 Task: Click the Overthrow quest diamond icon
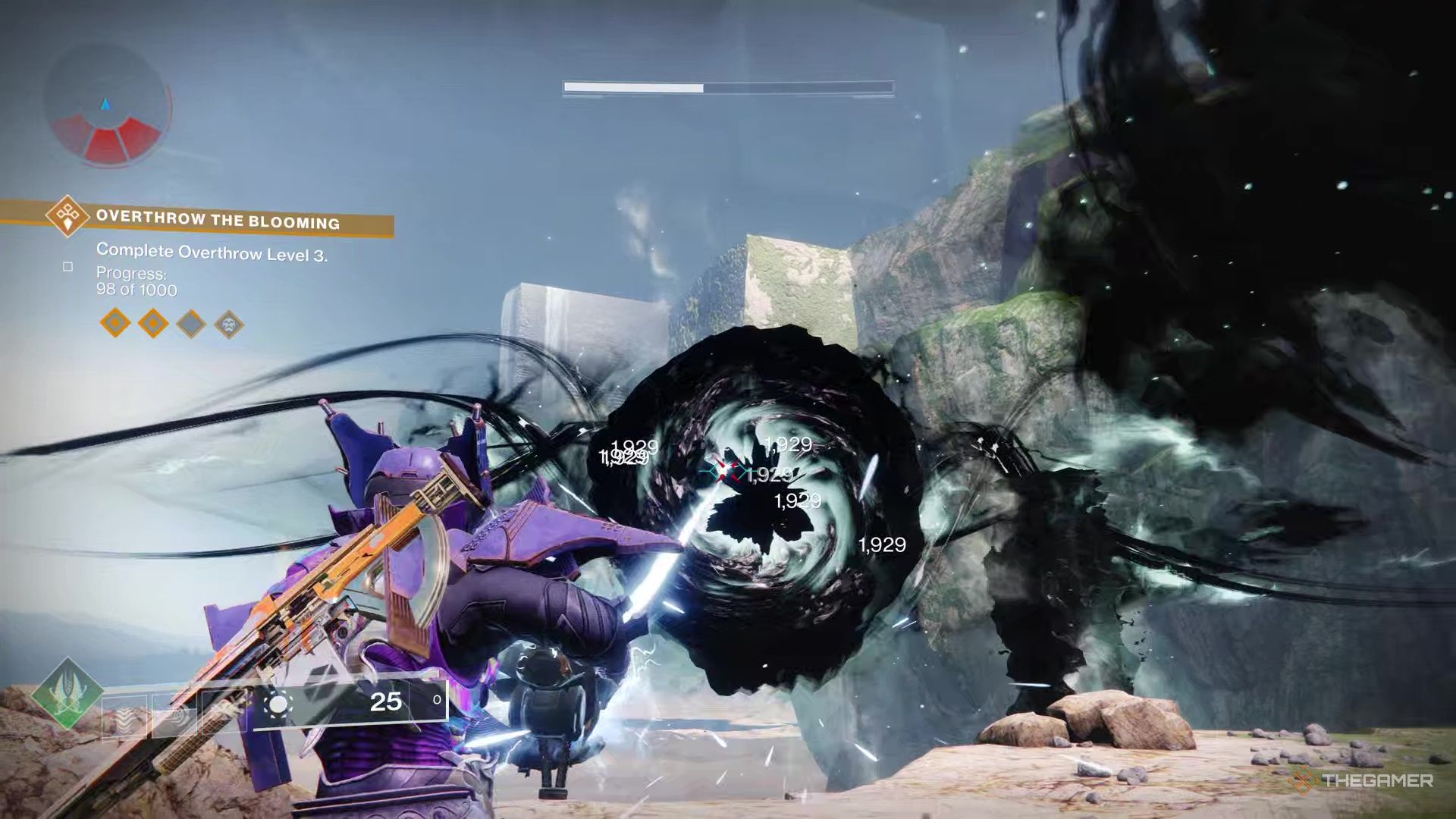pyautogui.click(x=67, y=217)
